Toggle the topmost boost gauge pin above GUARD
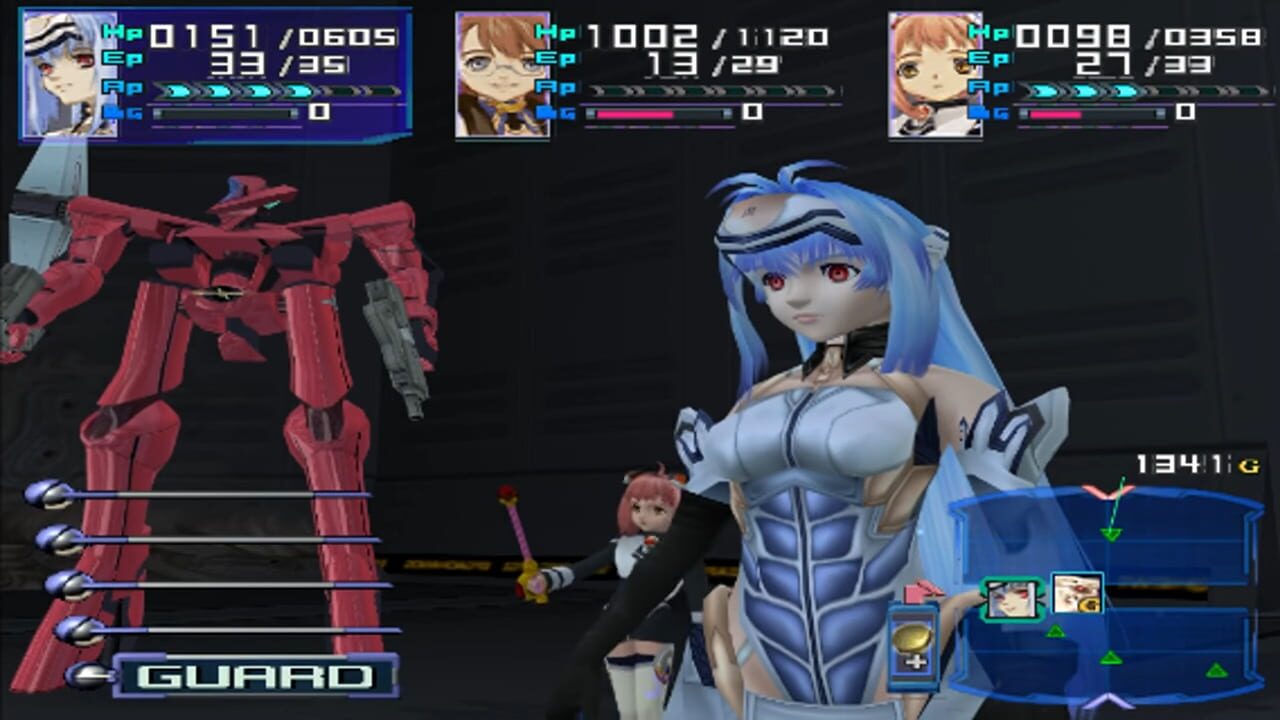Image resolution: width=1280 pixels, height=720 pixels. tap(47, 494)
